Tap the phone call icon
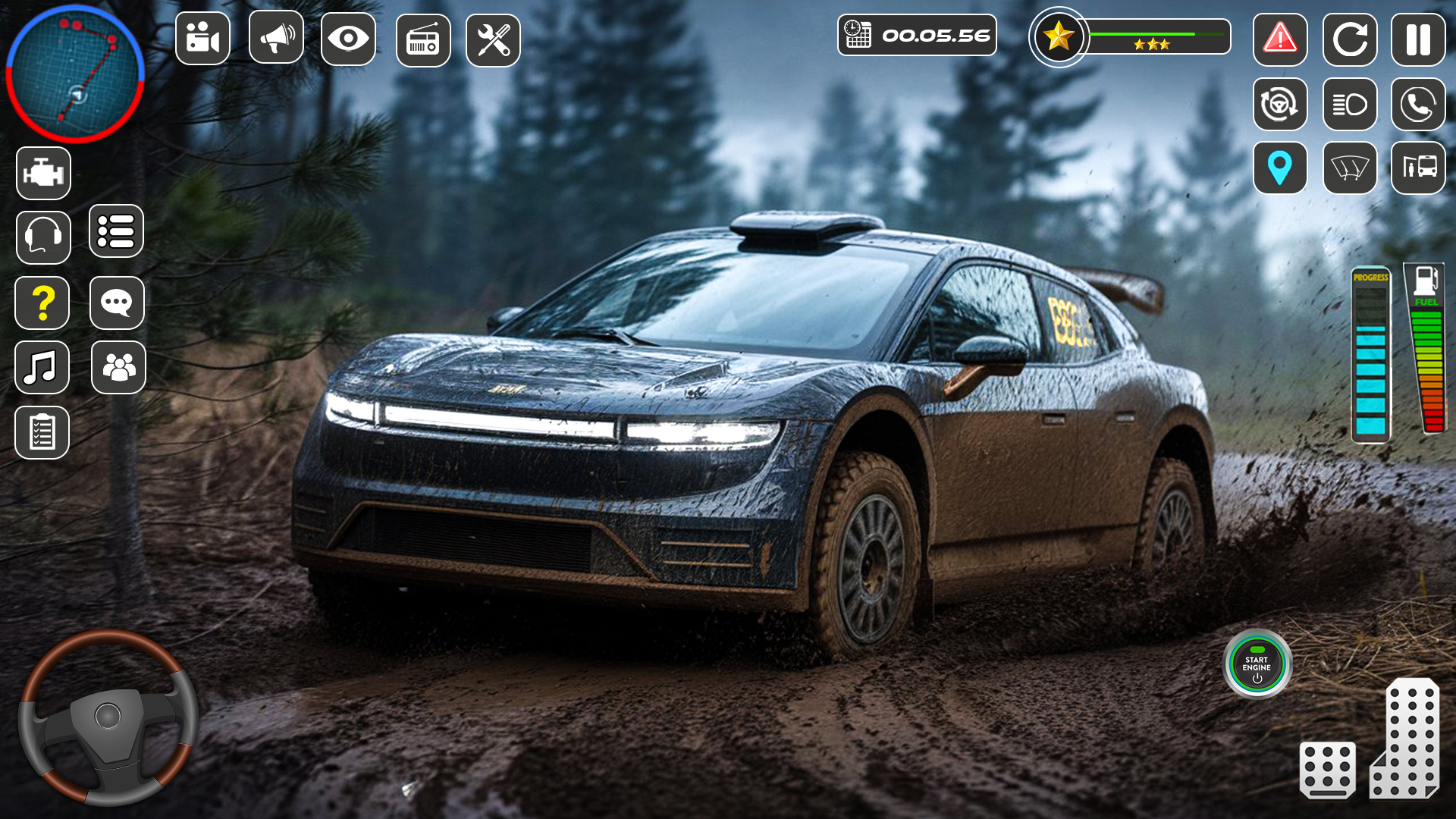 tap(1418, 105)
